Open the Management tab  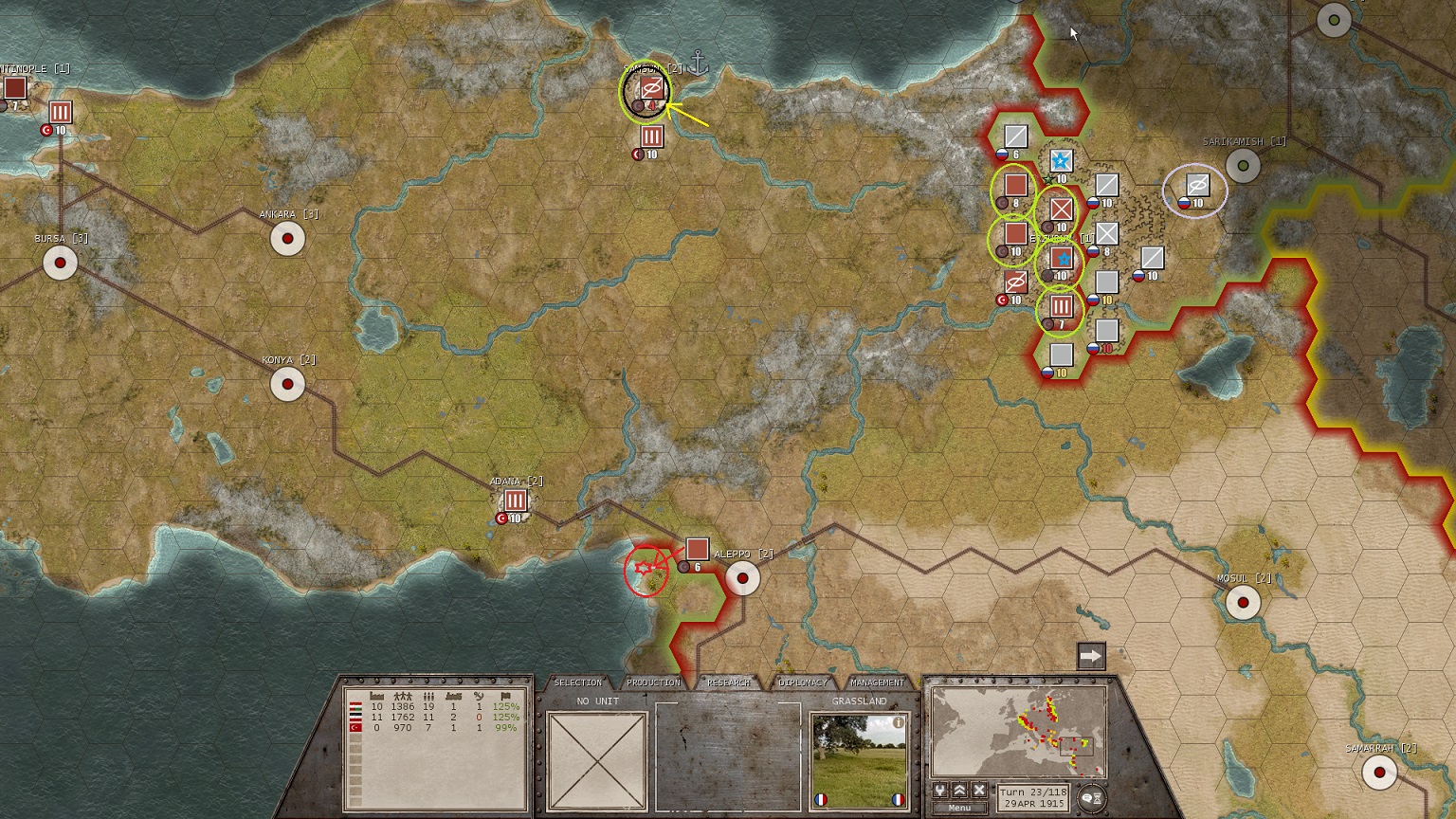[x=877, y=682]
